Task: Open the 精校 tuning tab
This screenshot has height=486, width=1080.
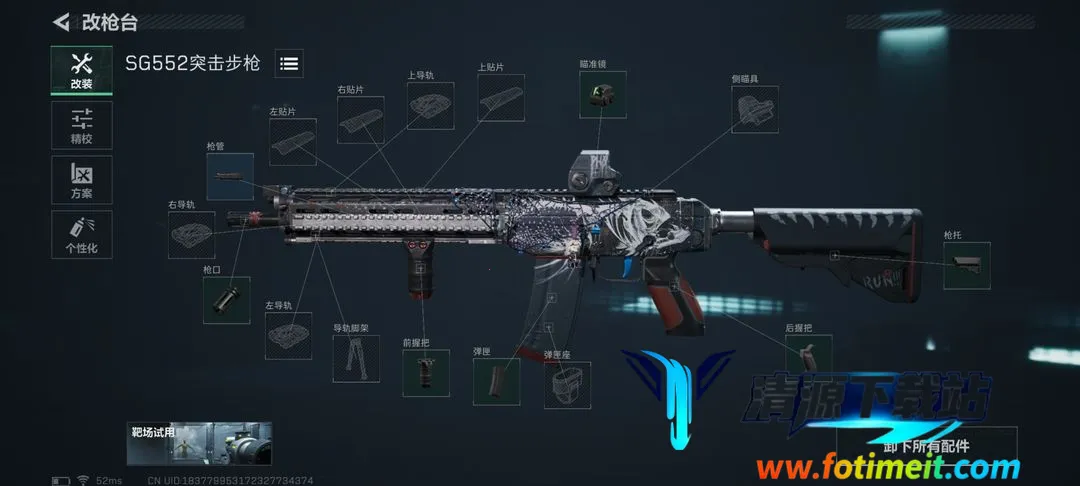Action: (x=82, y=126)
